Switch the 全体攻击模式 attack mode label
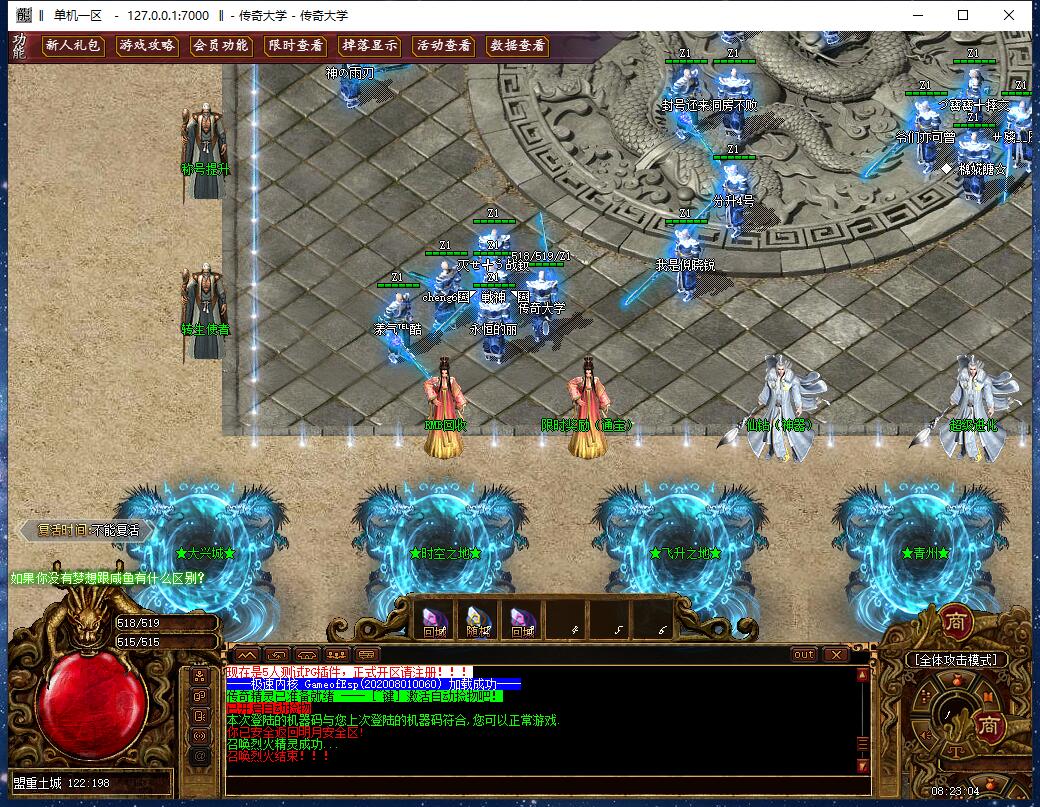The width and height of the screenshot is (1040, 807). tap(955, 660)
